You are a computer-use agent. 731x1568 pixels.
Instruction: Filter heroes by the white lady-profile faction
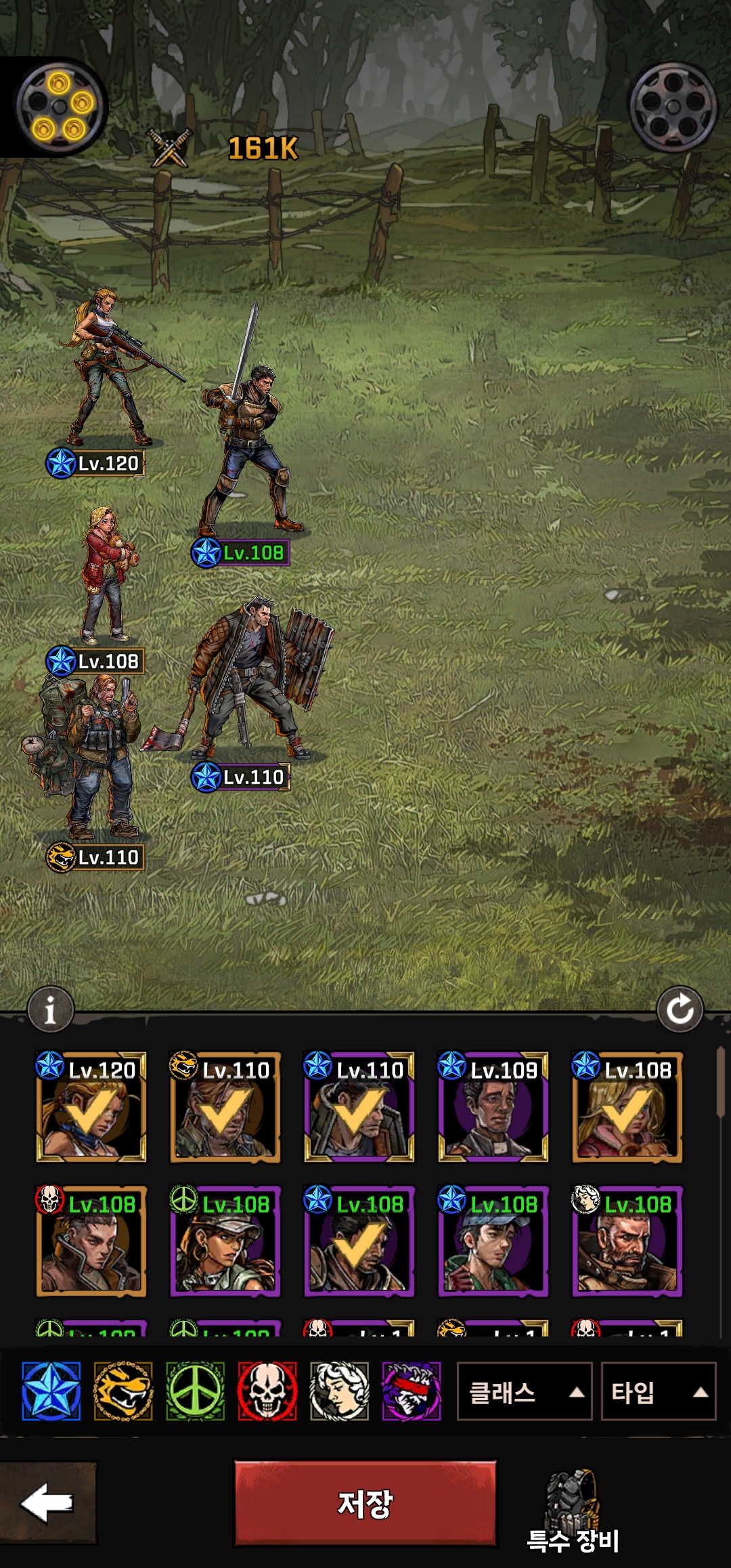[x=339, y=1391]
